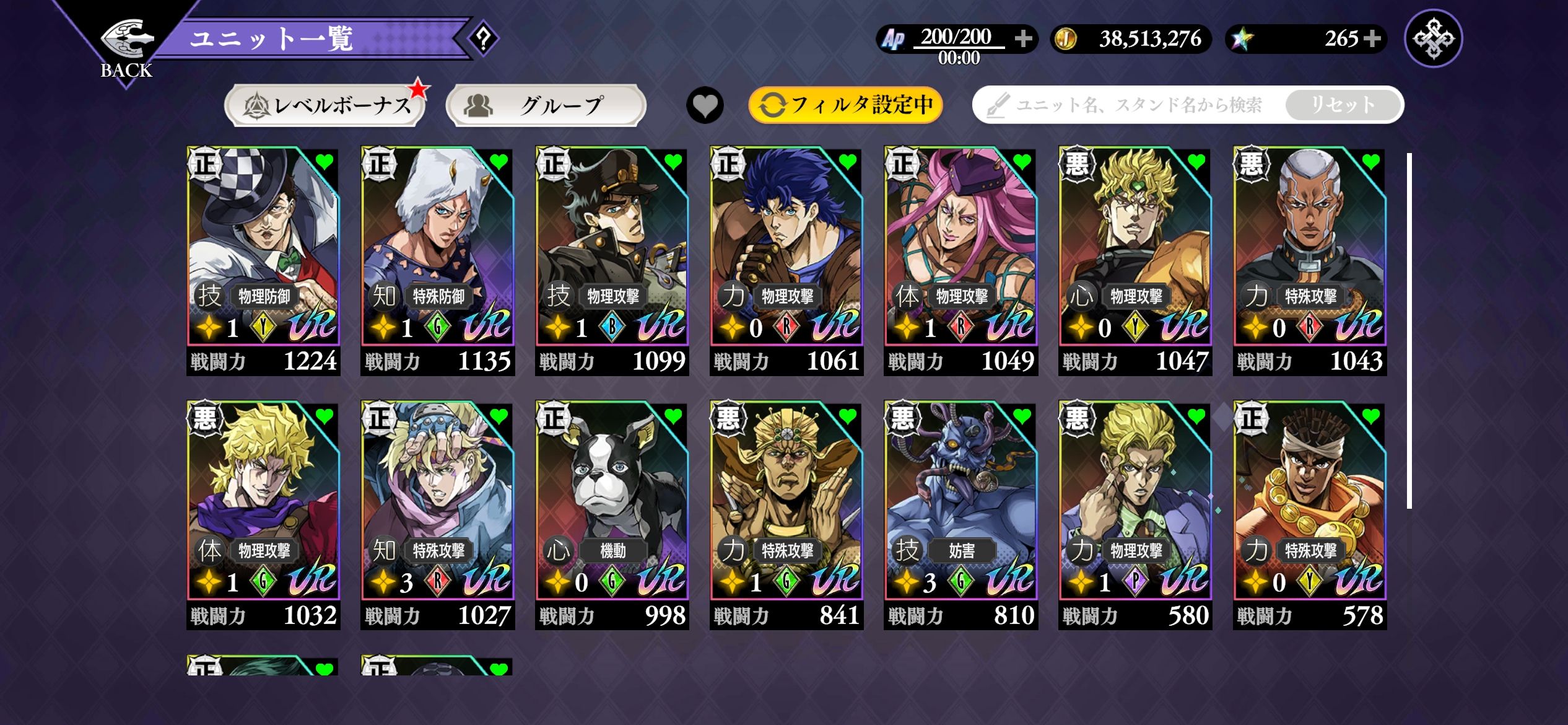The image size is (1568, 725).
Task: Pick the pink-haired unit with power 1049
Action: coord(960,260)
